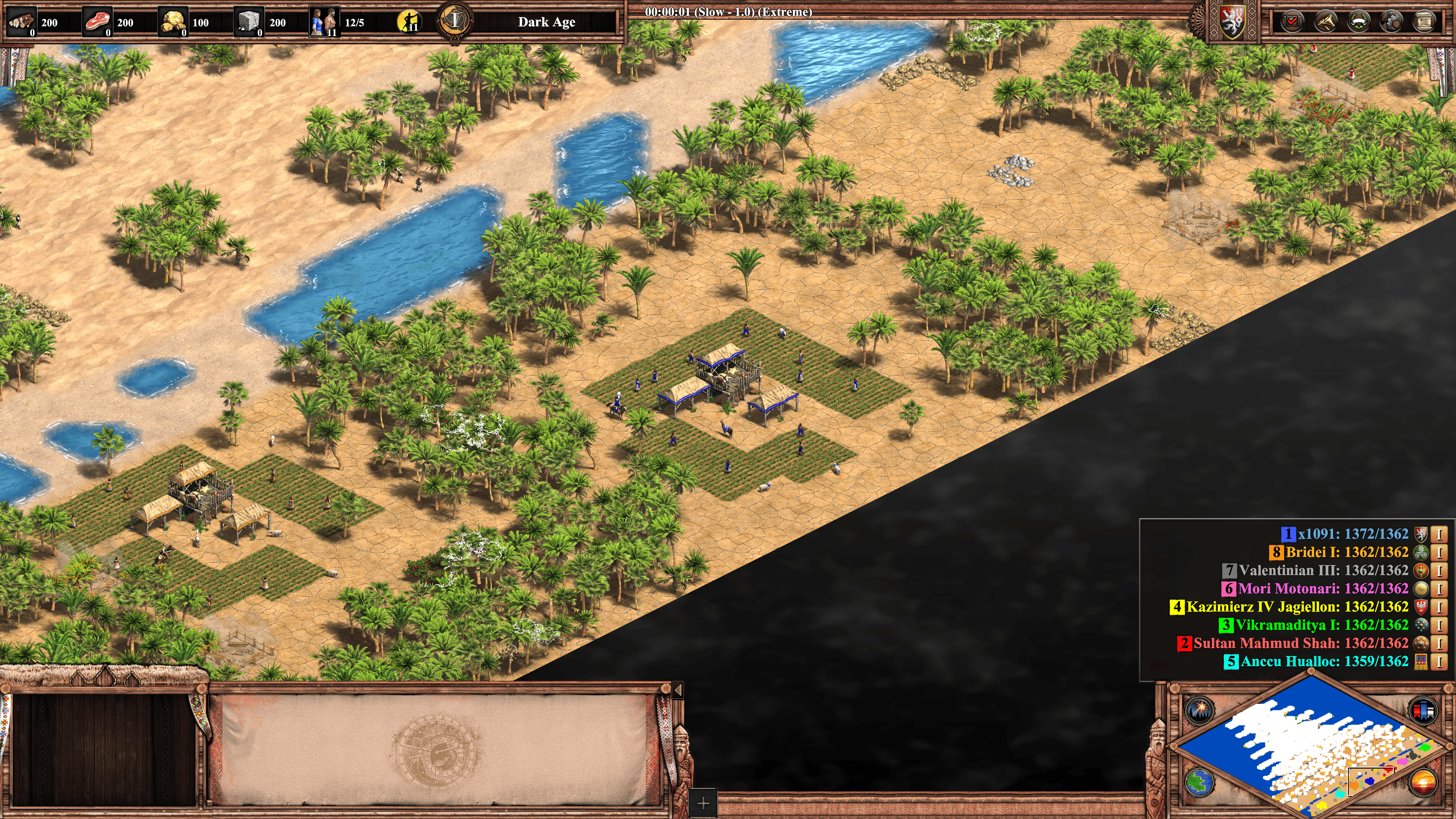Screen dimensions: 1456x819
Task: Expand the chat panel plus button
Action: click(x=703, y=803)
